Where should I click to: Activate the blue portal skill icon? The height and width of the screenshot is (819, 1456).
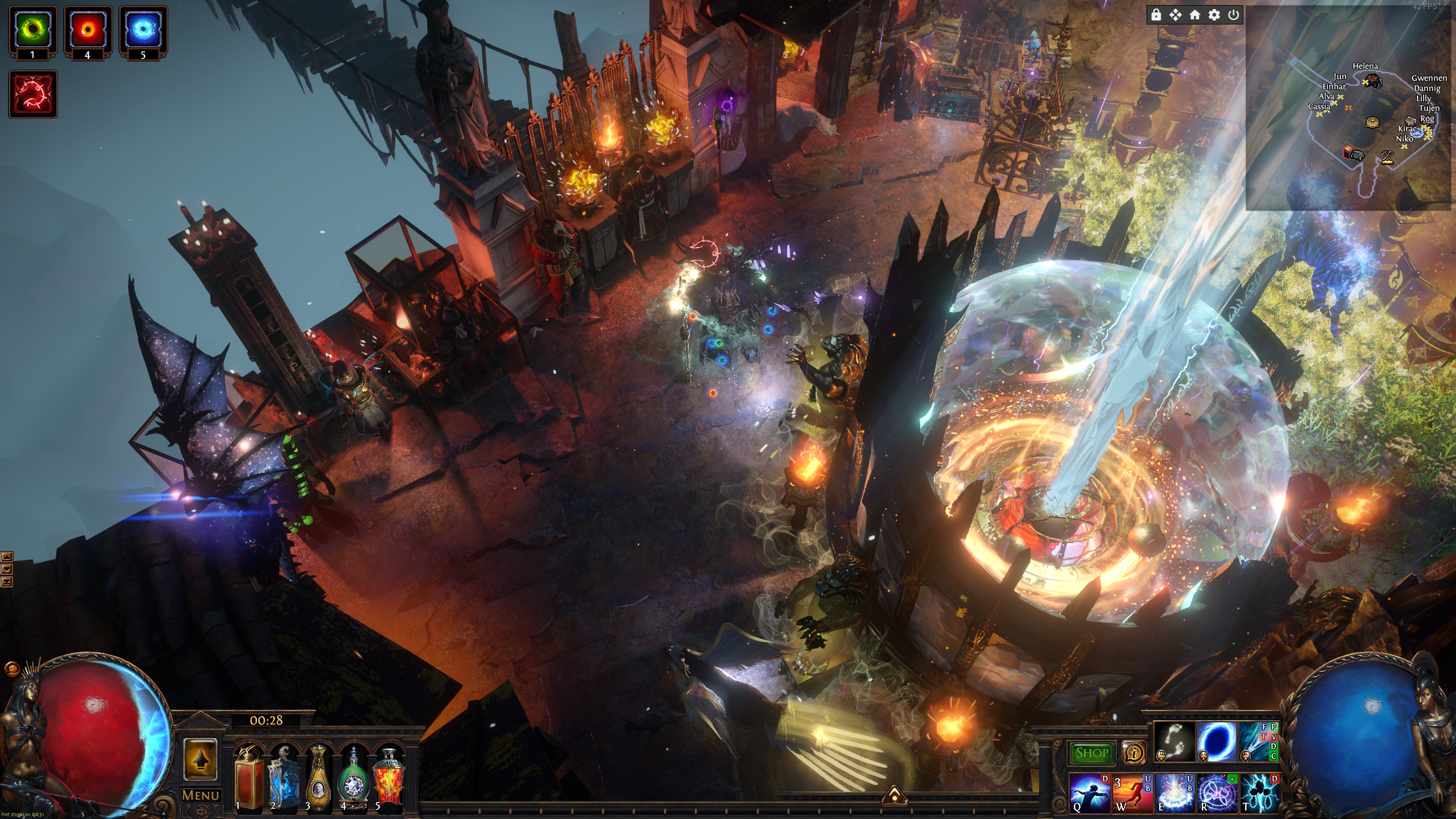pos(1216,741)
